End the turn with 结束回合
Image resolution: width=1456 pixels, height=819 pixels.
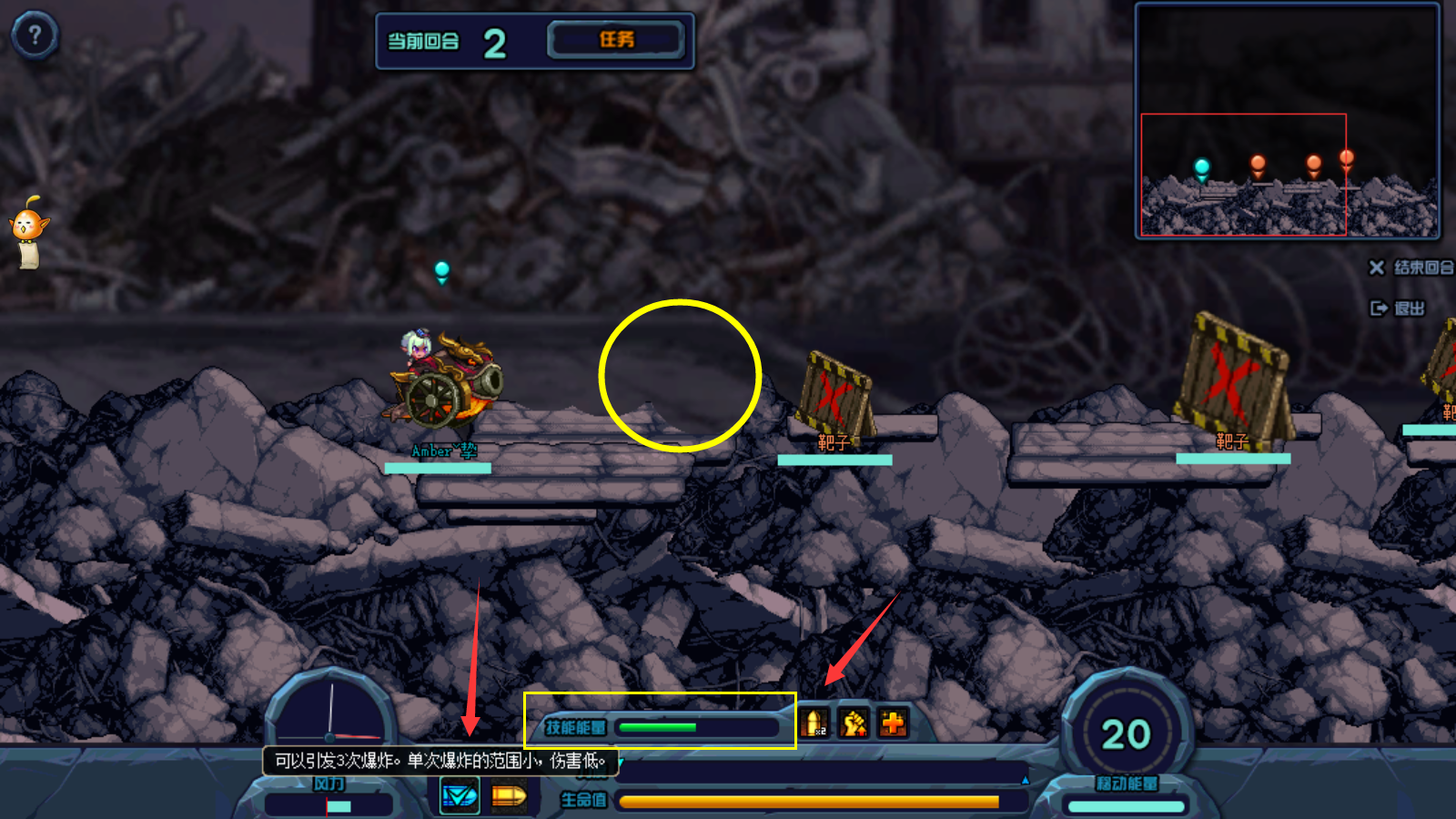click(x=1412, y=268)
